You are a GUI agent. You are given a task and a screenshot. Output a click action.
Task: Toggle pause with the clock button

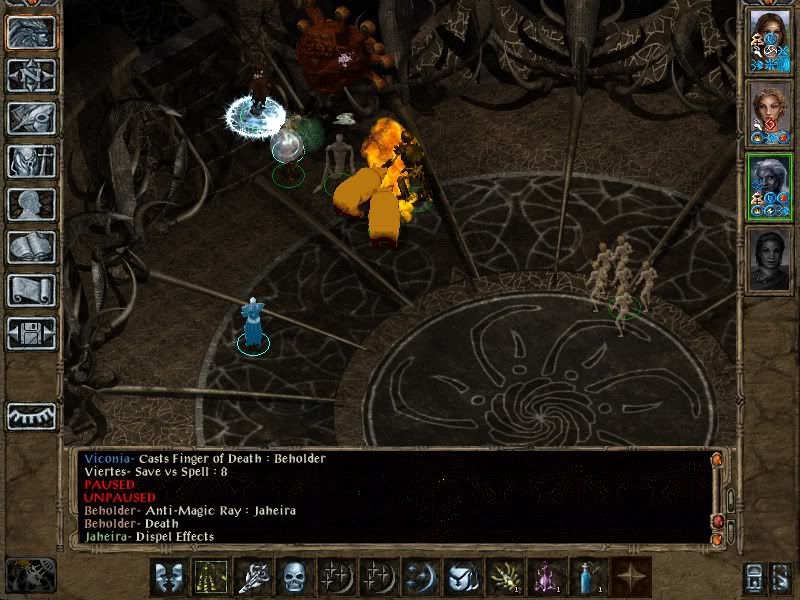pos(31,575)
